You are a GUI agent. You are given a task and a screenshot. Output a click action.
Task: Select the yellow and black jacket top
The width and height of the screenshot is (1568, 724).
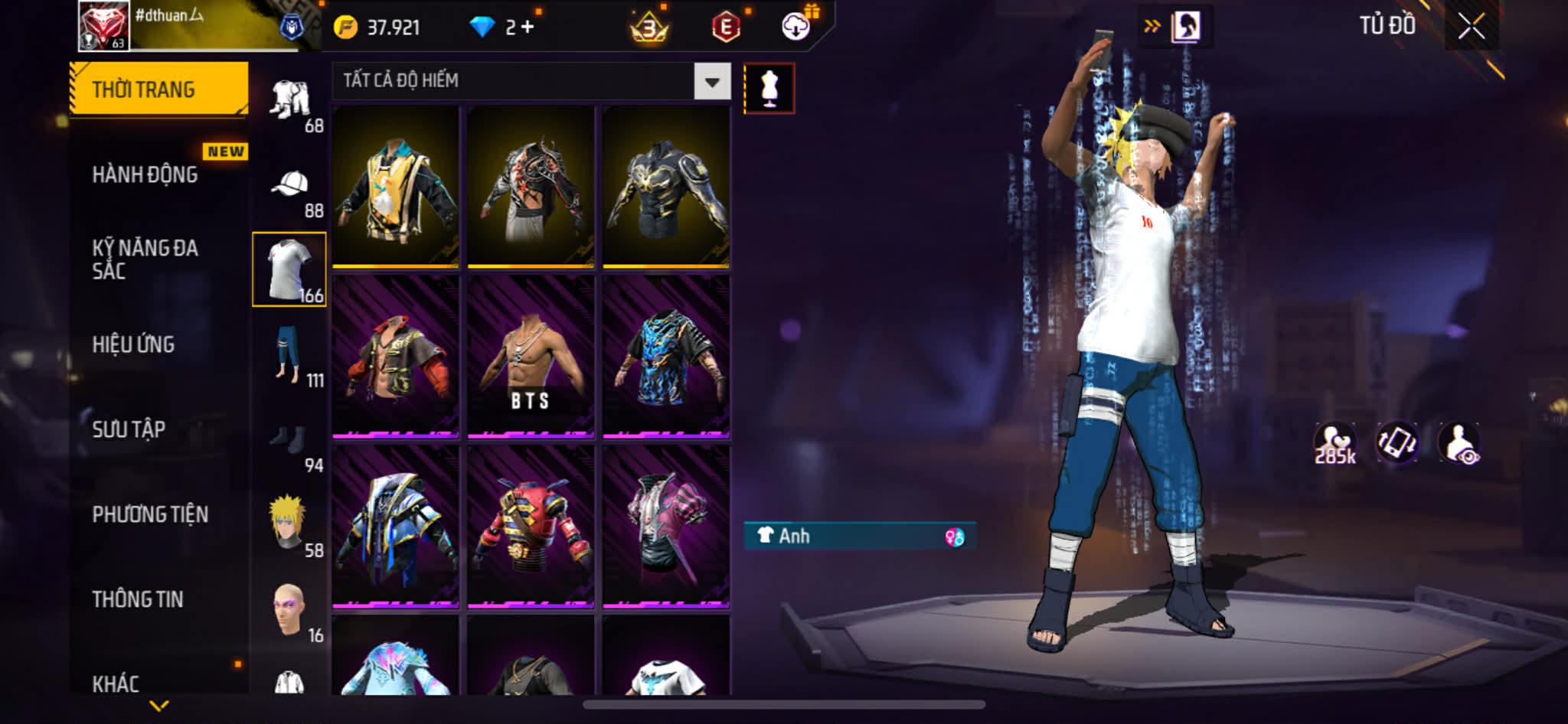click(x=396, y=188)
